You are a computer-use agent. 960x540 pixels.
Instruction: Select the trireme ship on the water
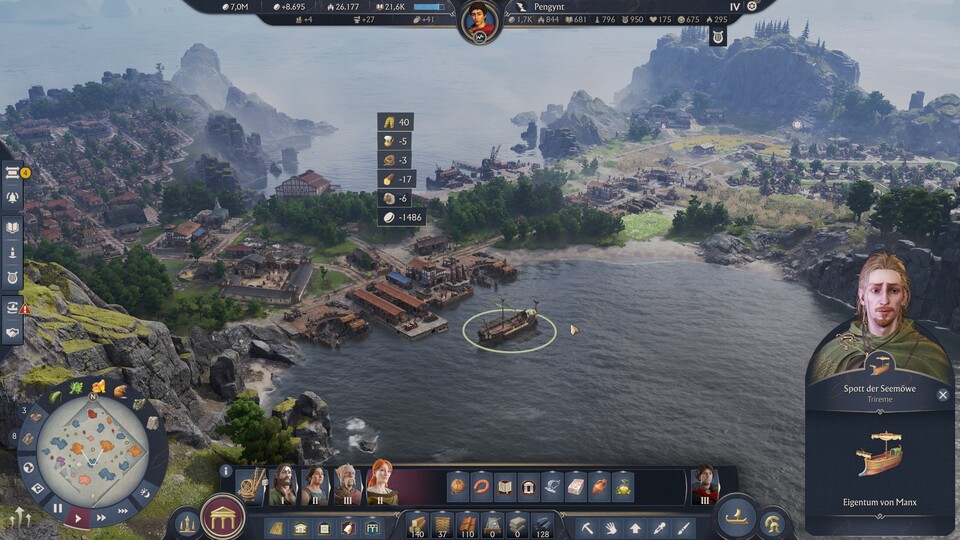click(508, 325)
